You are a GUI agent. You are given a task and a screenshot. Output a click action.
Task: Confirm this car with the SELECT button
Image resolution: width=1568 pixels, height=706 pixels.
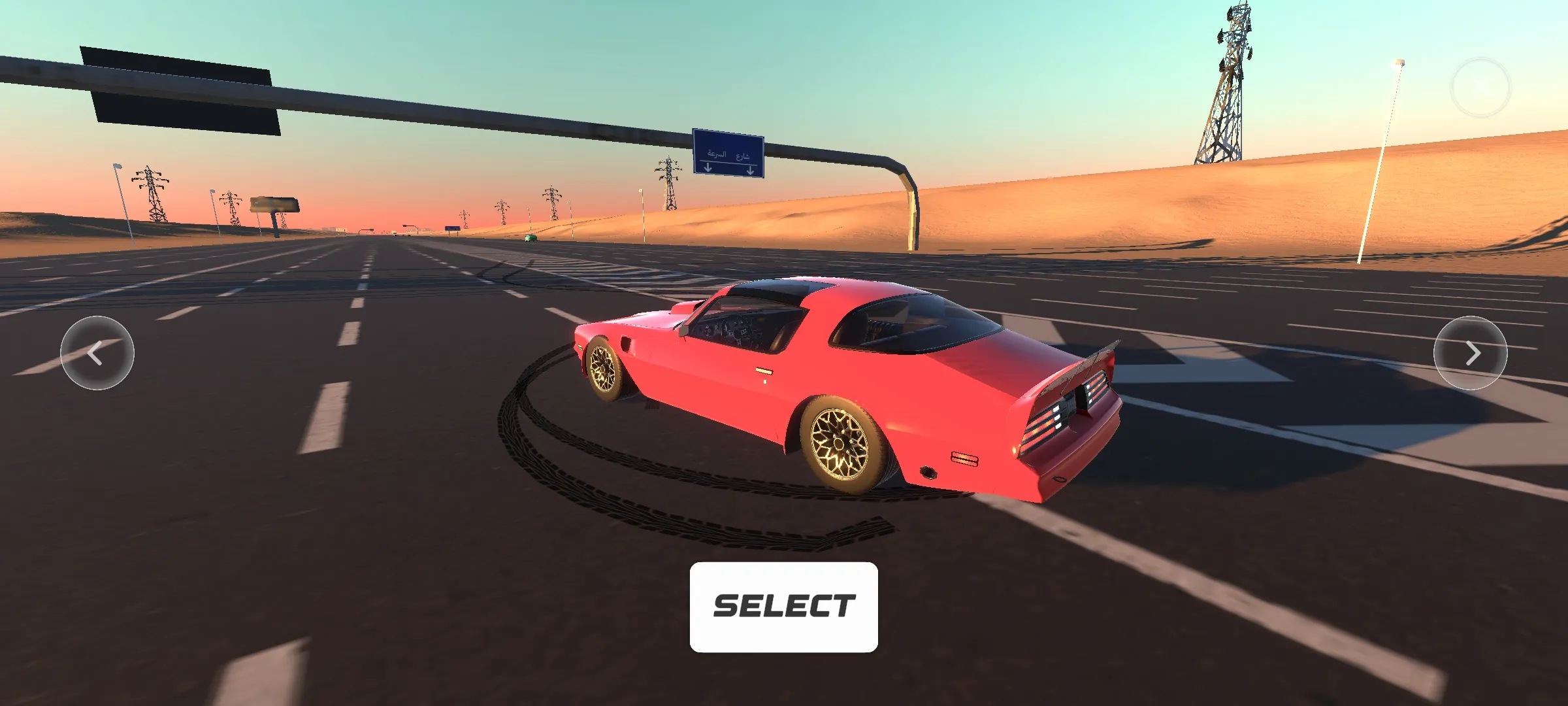coord(783,607)
